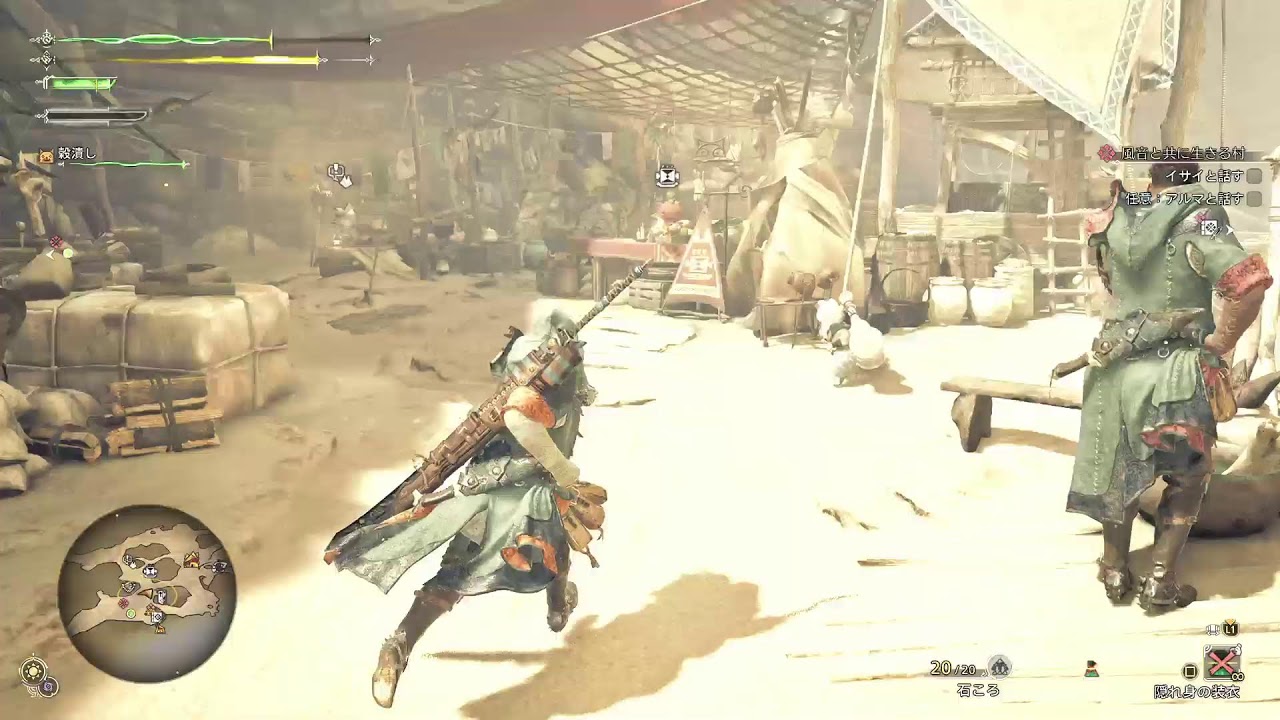Toggle the optional アルマと話す objective checkbox
This screenshot has height=720, width=1280.
pyautogui.click(x=1253, y=199)
